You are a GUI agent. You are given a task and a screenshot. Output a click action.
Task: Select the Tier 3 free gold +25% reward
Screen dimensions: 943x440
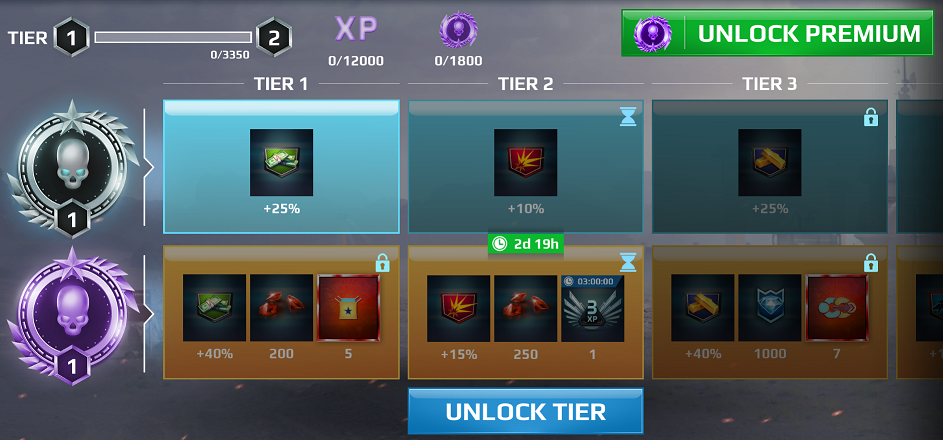click(769, 162)
